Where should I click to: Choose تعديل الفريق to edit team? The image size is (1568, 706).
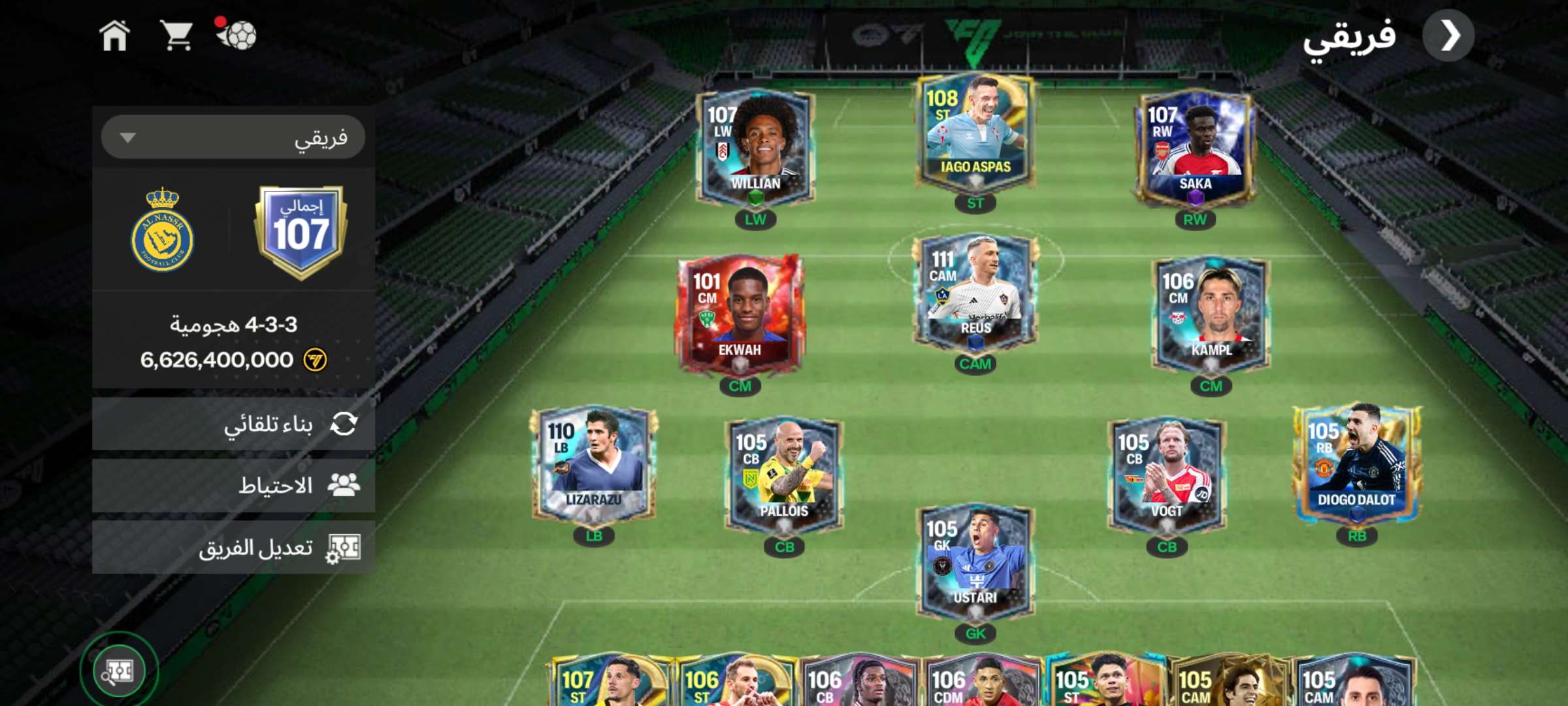(233, 548)
